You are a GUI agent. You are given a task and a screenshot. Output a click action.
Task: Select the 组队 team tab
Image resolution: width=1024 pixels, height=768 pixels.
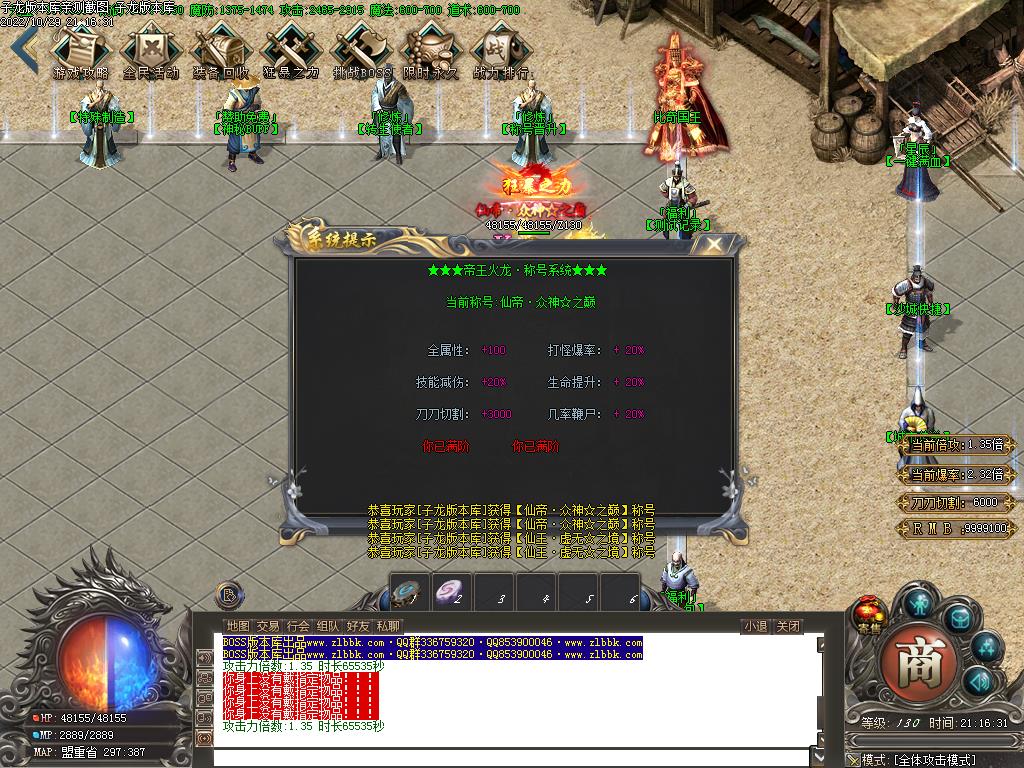pyautogui.click(x=328, y=626)
